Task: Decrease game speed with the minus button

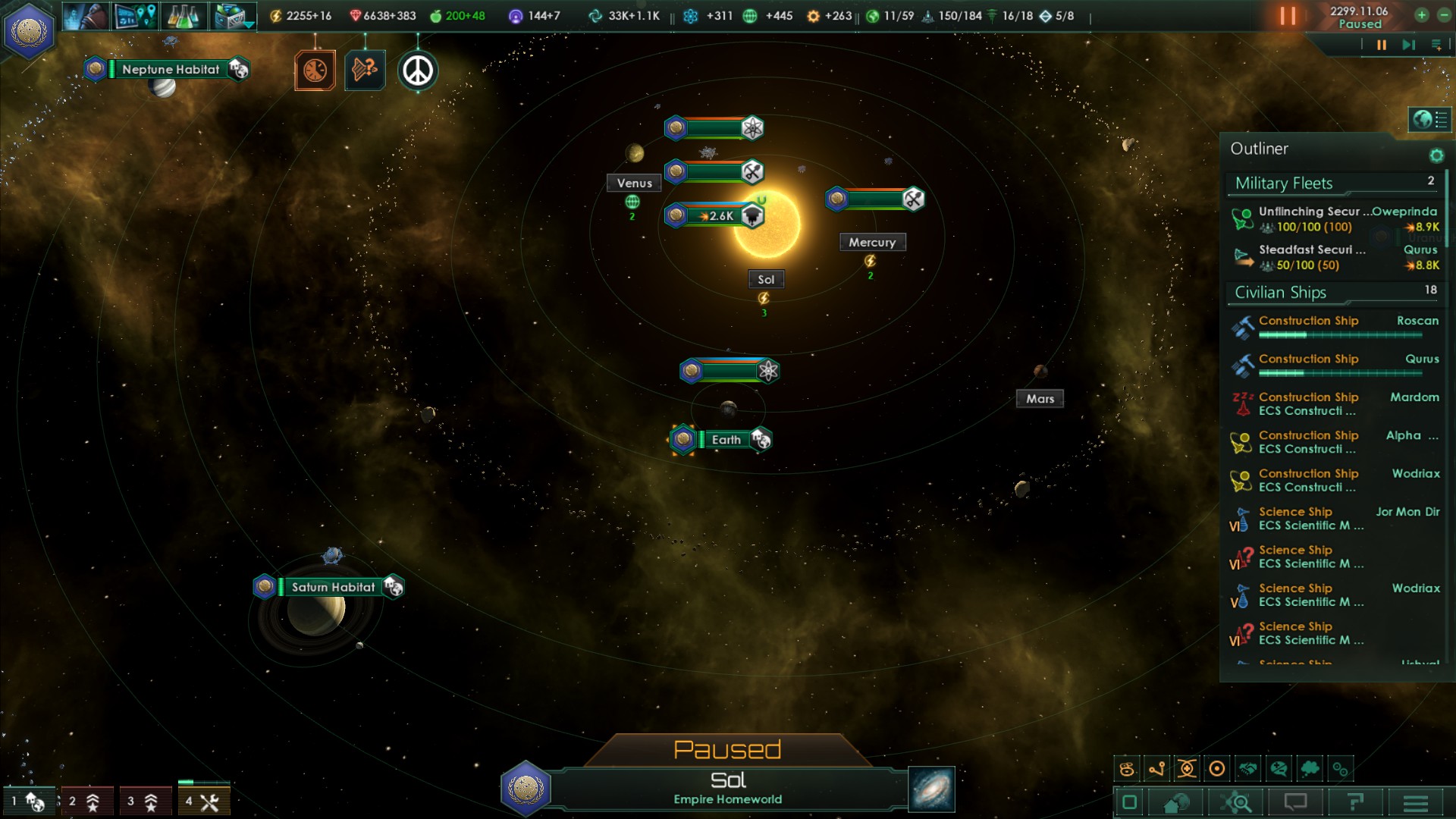Action: [x=1443, y=15]
